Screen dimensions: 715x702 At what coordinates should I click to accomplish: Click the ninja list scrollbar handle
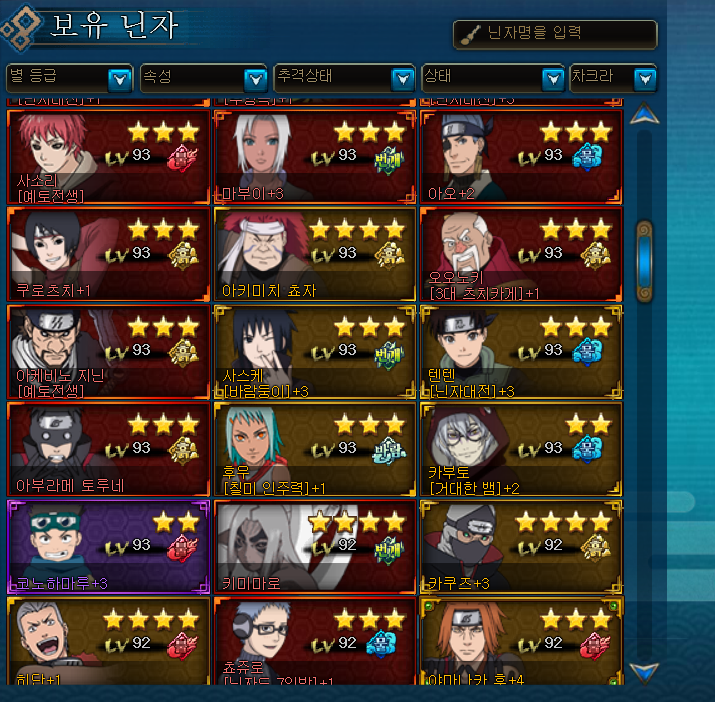tap(645, 260)
